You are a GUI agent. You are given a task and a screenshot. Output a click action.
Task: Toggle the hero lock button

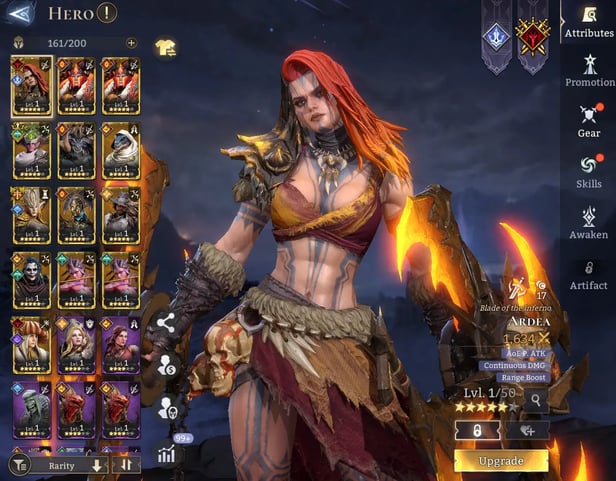(x=477, y=430)
